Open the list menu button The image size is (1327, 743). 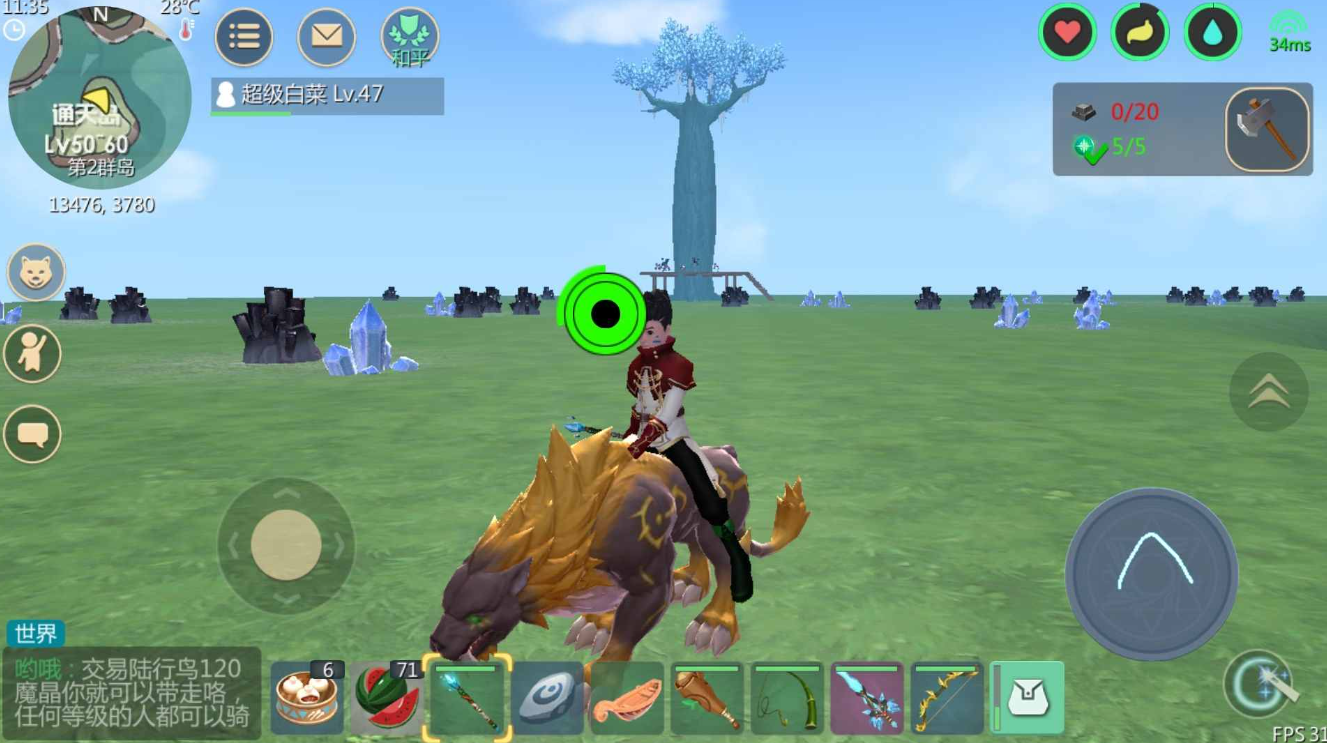pyautogui.click(x=244, y=38)
